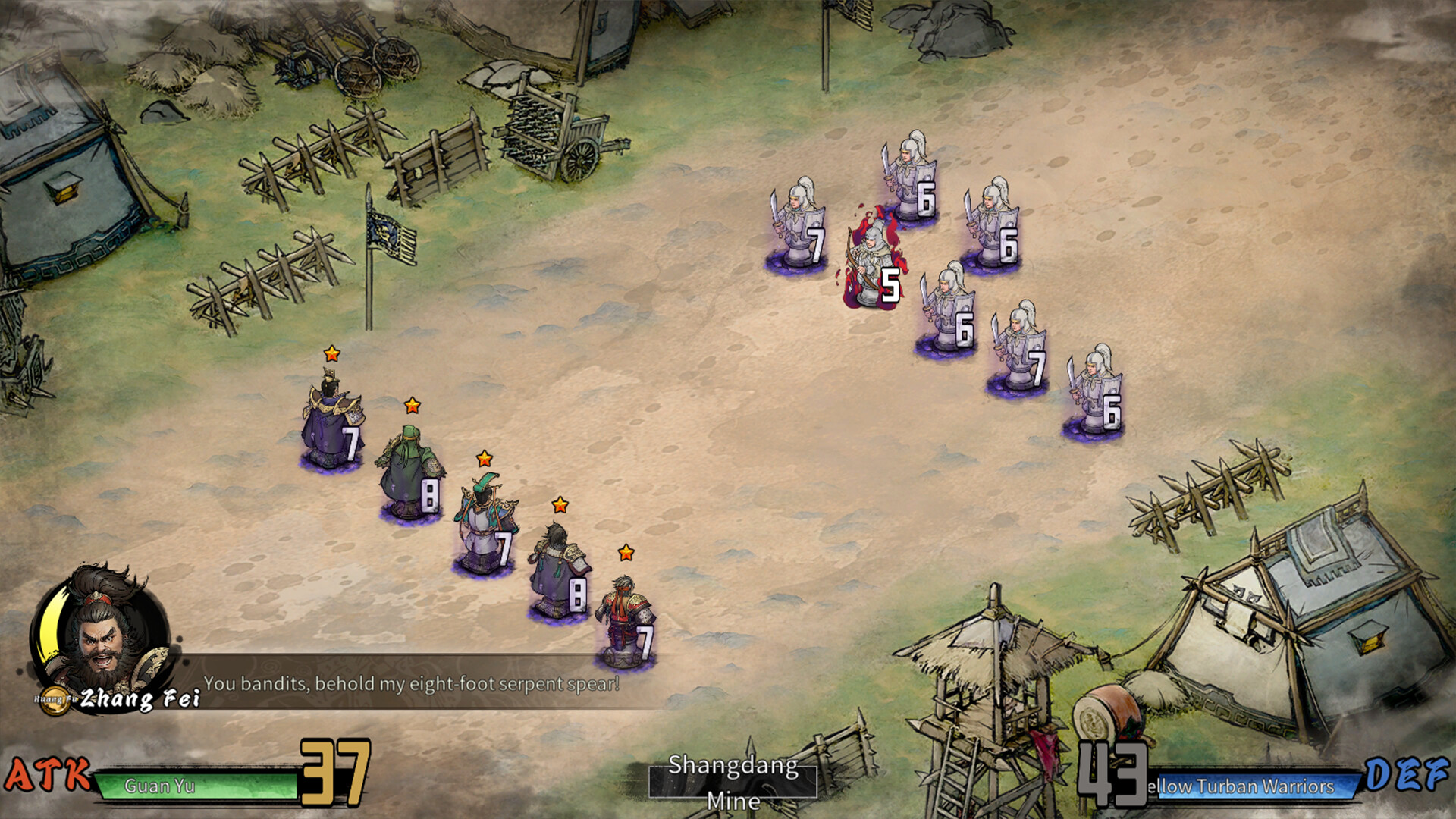Advance Zhang Fei's serpent spear dialogue line
Viewport: 1456px width, 819px height.
411,684
